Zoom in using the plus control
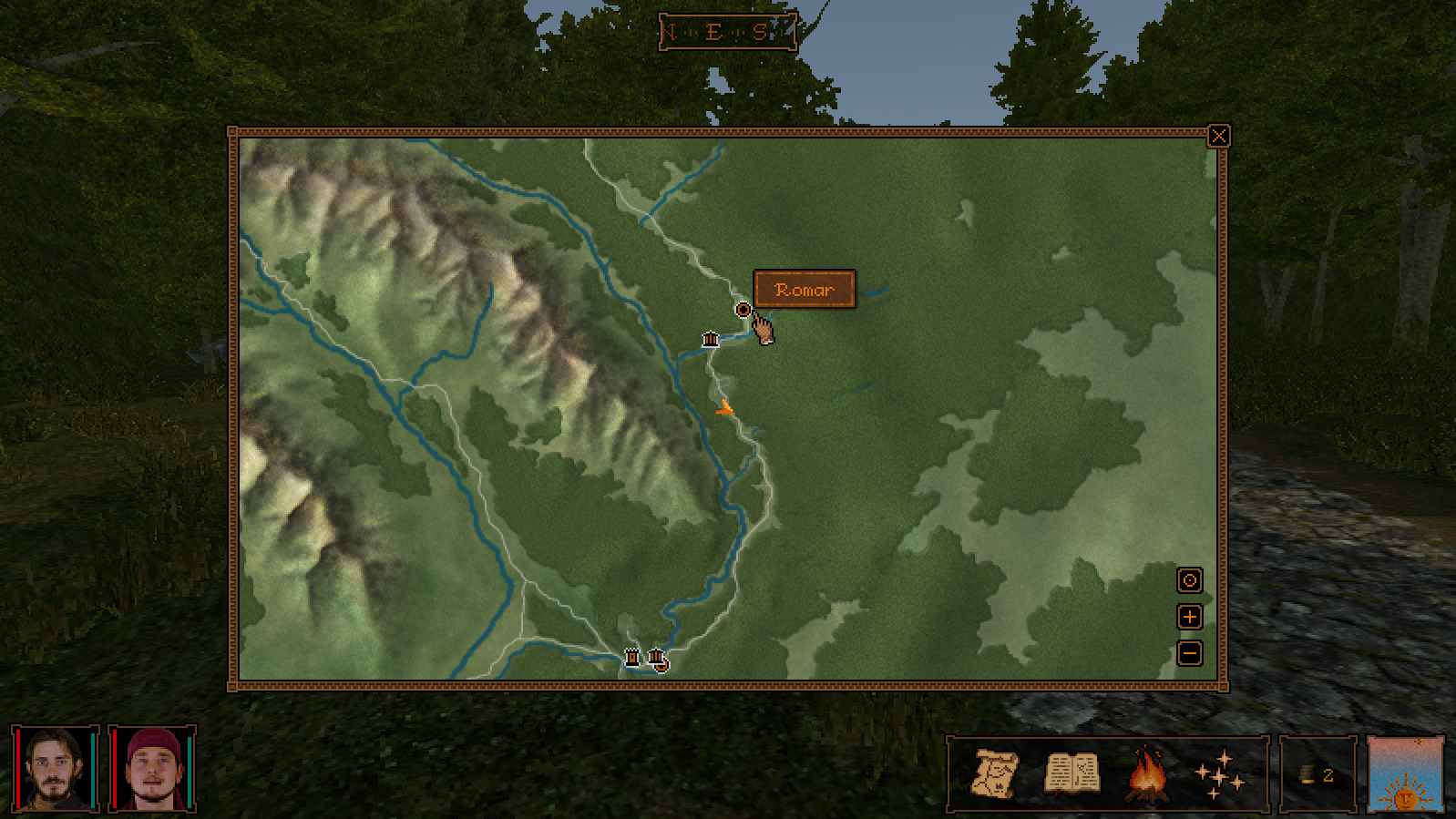 (x=1189, y=617)
